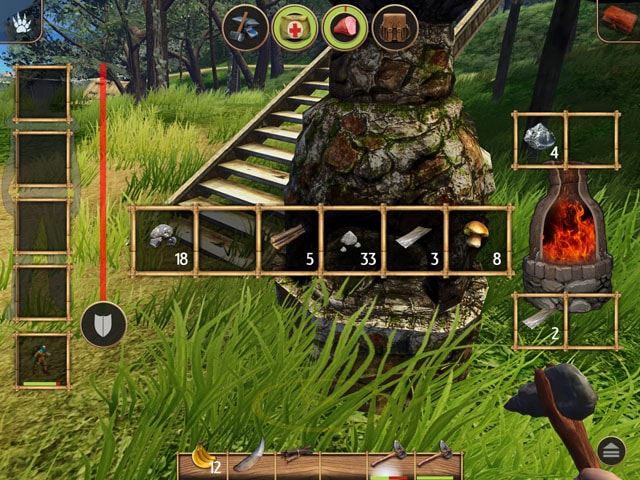
Task: Select the wood logs stack of 5
Action: (289, 240)
